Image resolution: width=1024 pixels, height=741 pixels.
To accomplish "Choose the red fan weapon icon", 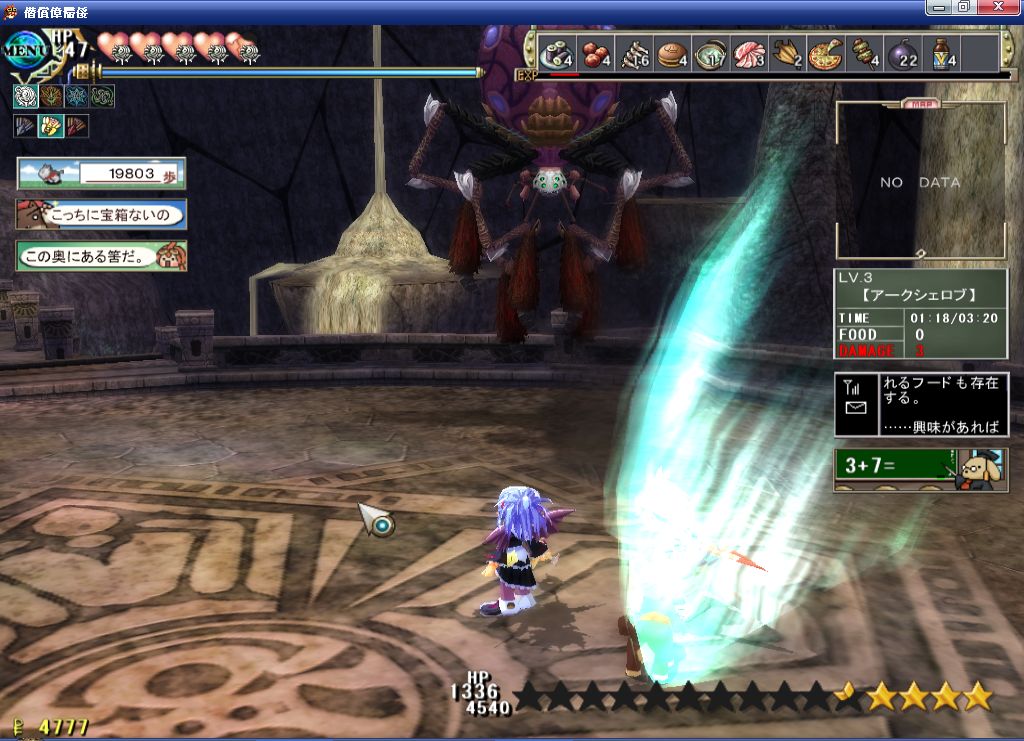I will (x=77, y=126).
